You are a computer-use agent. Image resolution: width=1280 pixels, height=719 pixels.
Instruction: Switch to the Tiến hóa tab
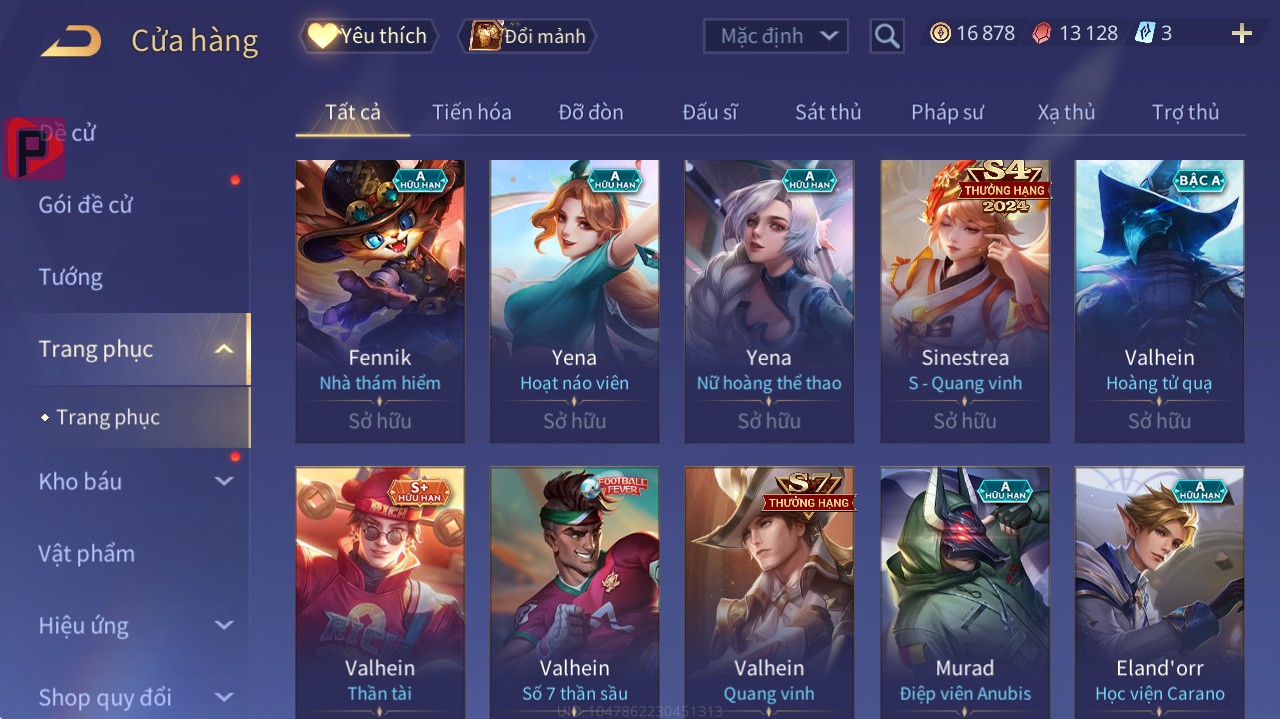coord(471,112)
